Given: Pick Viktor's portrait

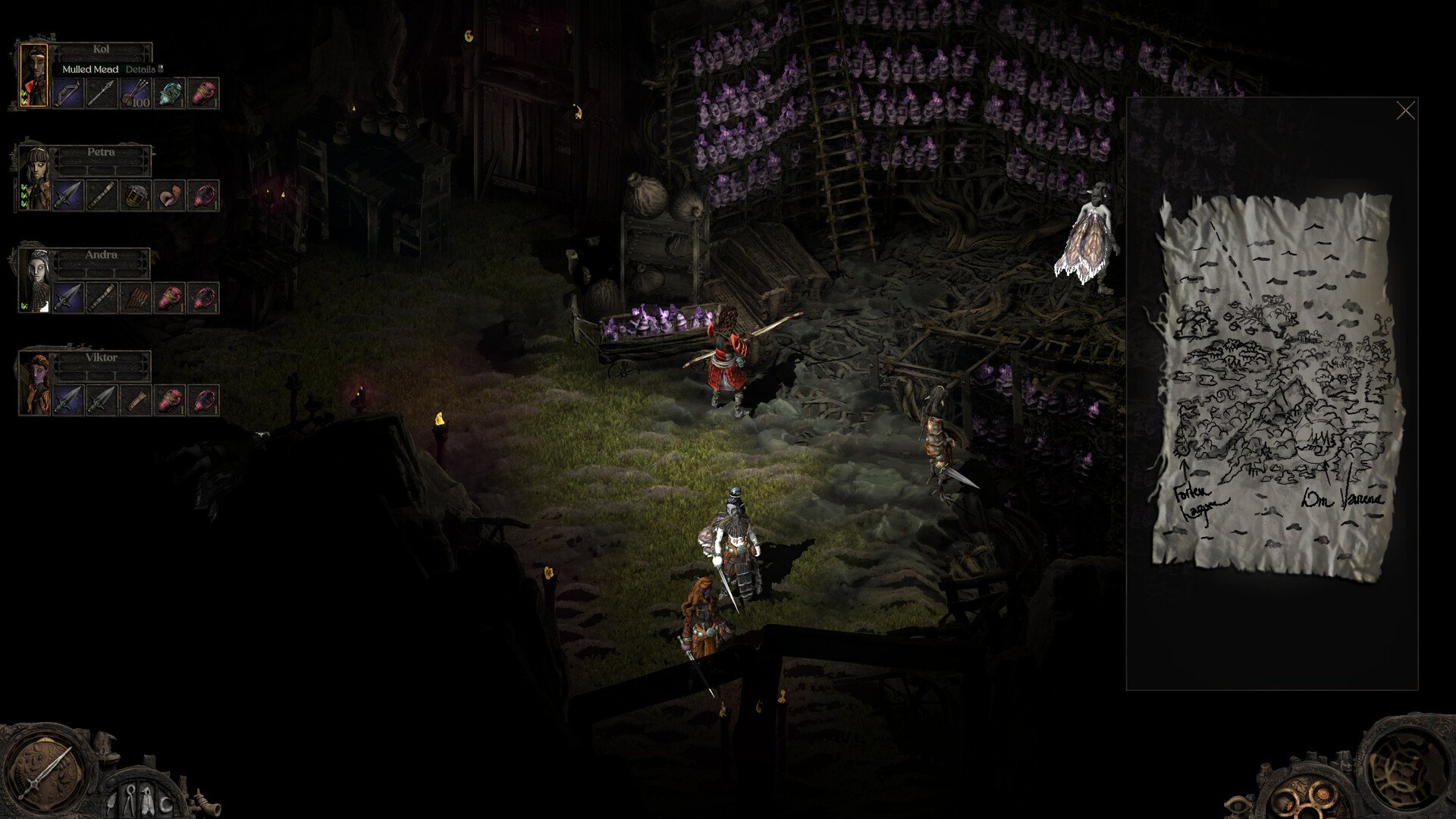Looking at the screenshot, I should [35, 384].
